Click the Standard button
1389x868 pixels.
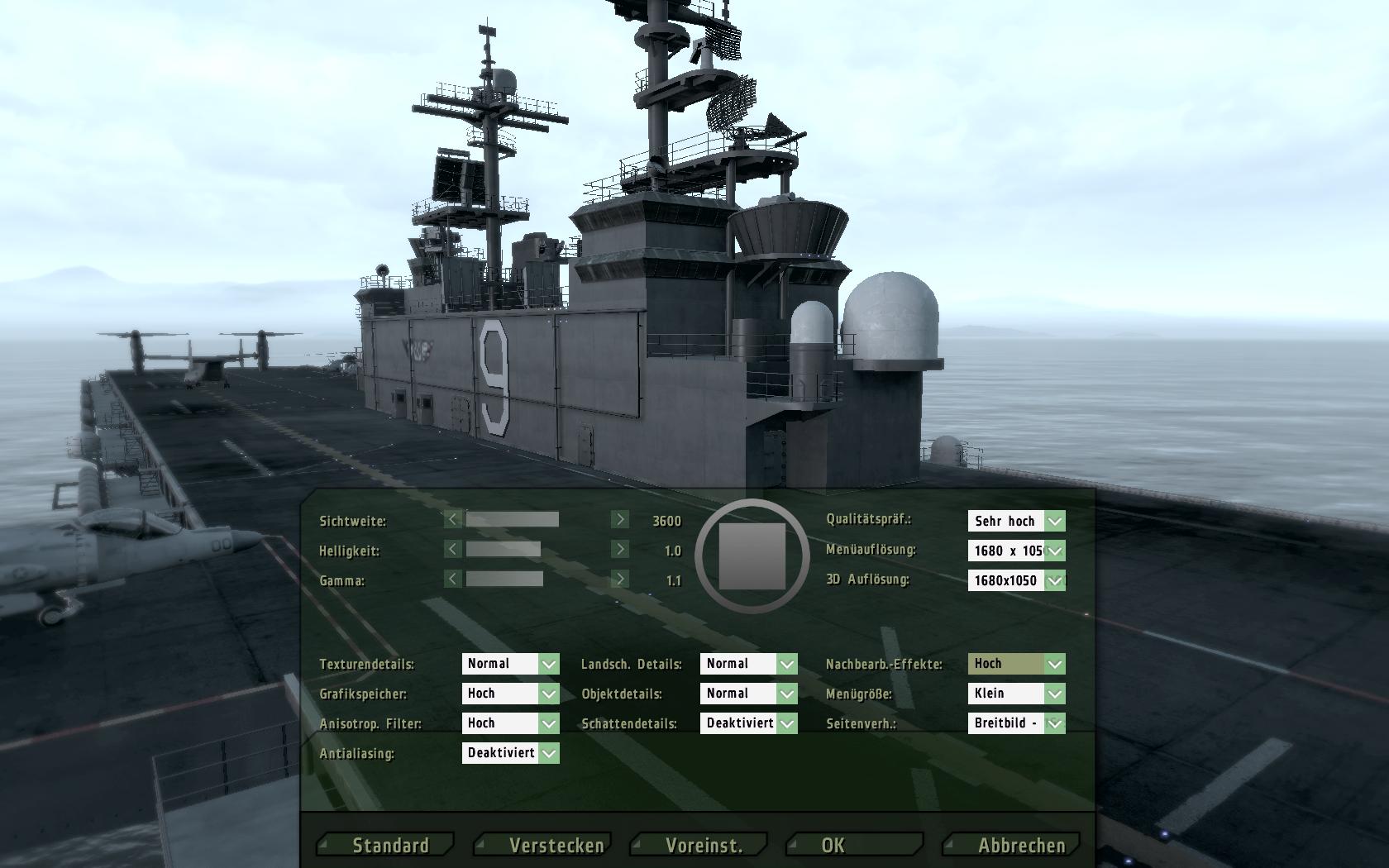click(389, 845)
